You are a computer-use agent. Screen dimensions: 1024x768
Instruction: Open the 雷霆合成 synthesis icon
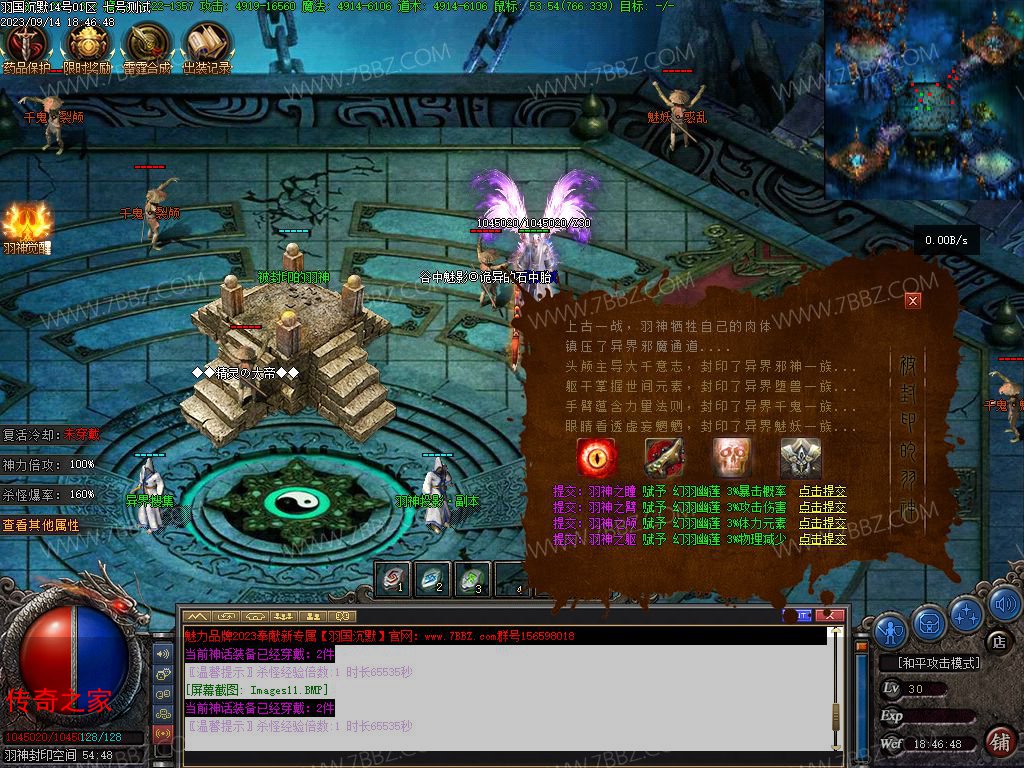[x=147, y=45]
